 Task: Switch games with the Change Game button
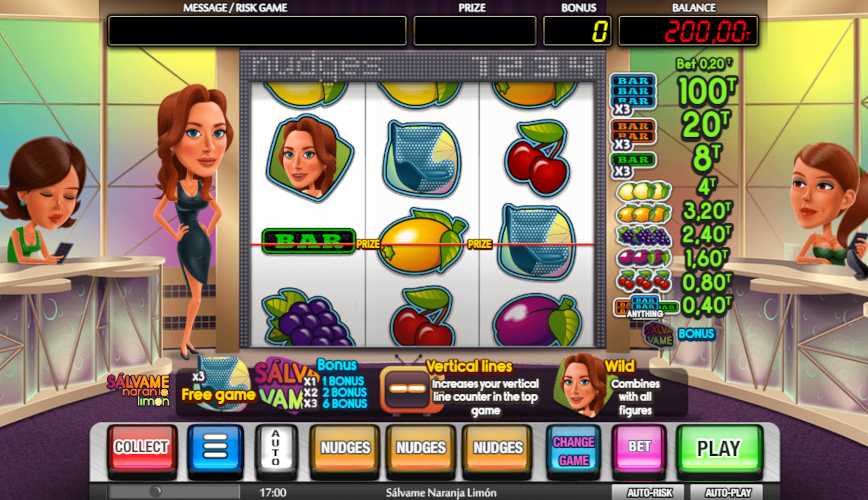[x=573, y=448]
